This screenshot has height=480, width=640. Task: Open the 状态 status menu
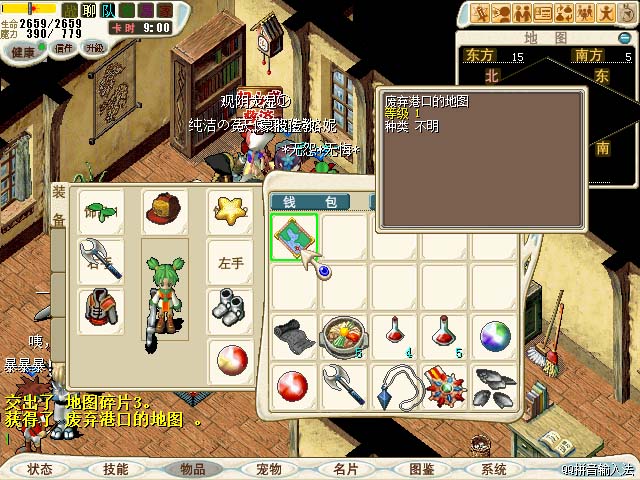tap(40, 468)
